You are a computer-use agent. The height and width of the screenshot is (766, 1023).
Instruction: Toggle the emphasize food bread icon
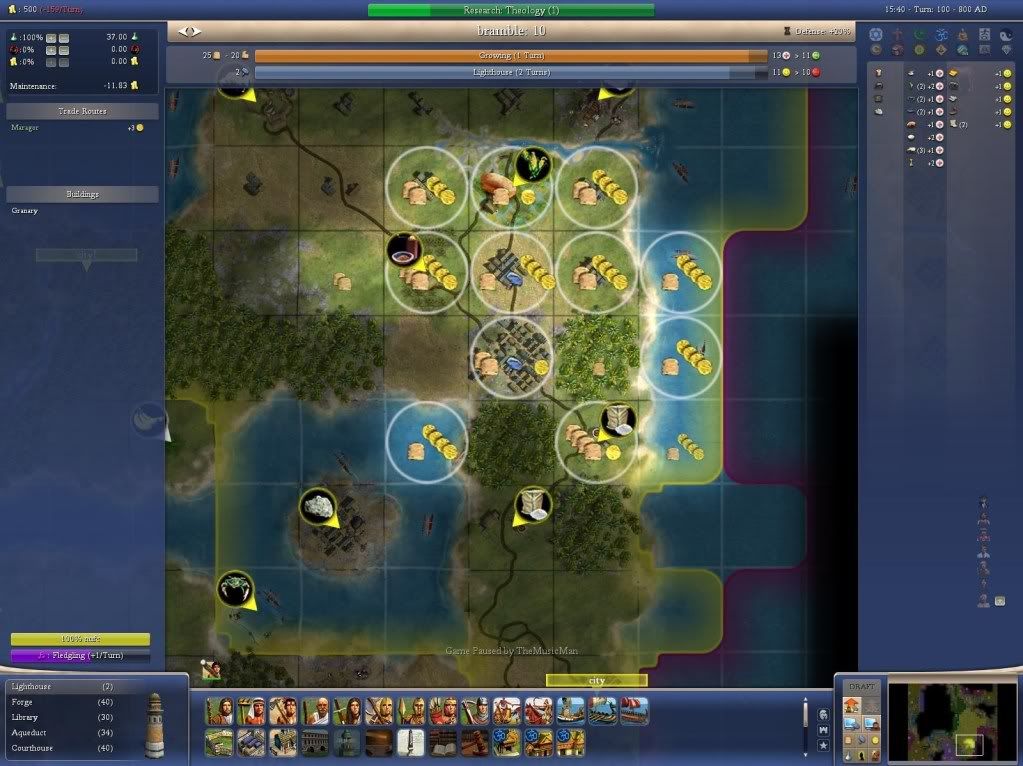[x=849, y=739]
